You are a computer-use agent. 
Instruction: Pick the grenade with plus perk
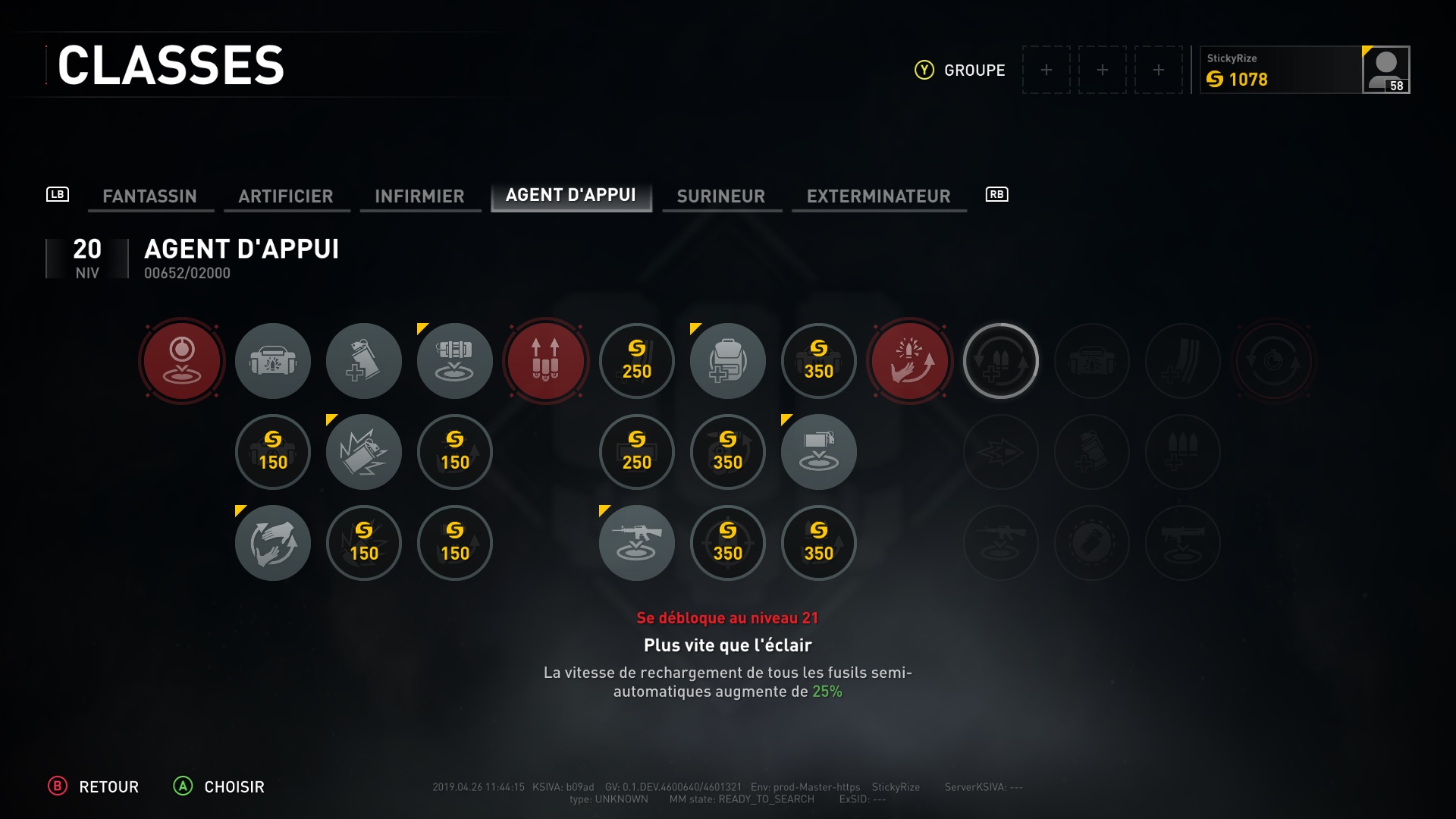(x=364, y=361)
